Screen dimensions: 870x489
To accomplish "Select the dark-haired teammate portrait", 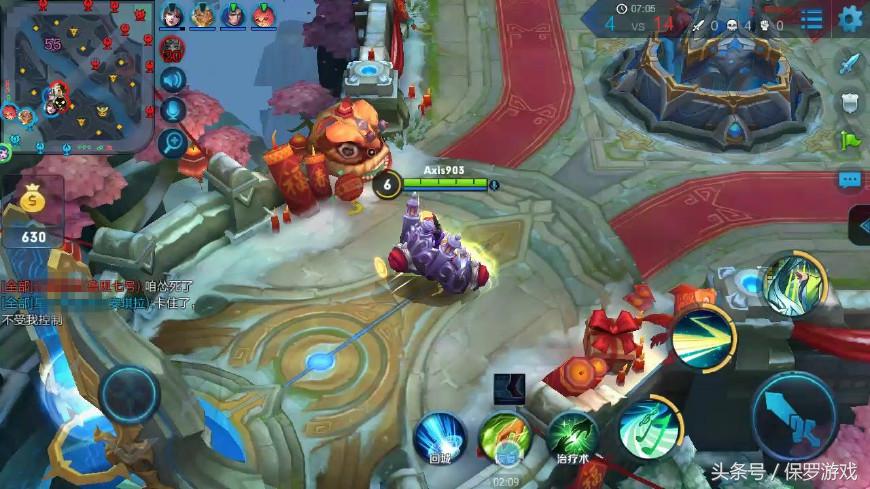I will coord(172,15).
